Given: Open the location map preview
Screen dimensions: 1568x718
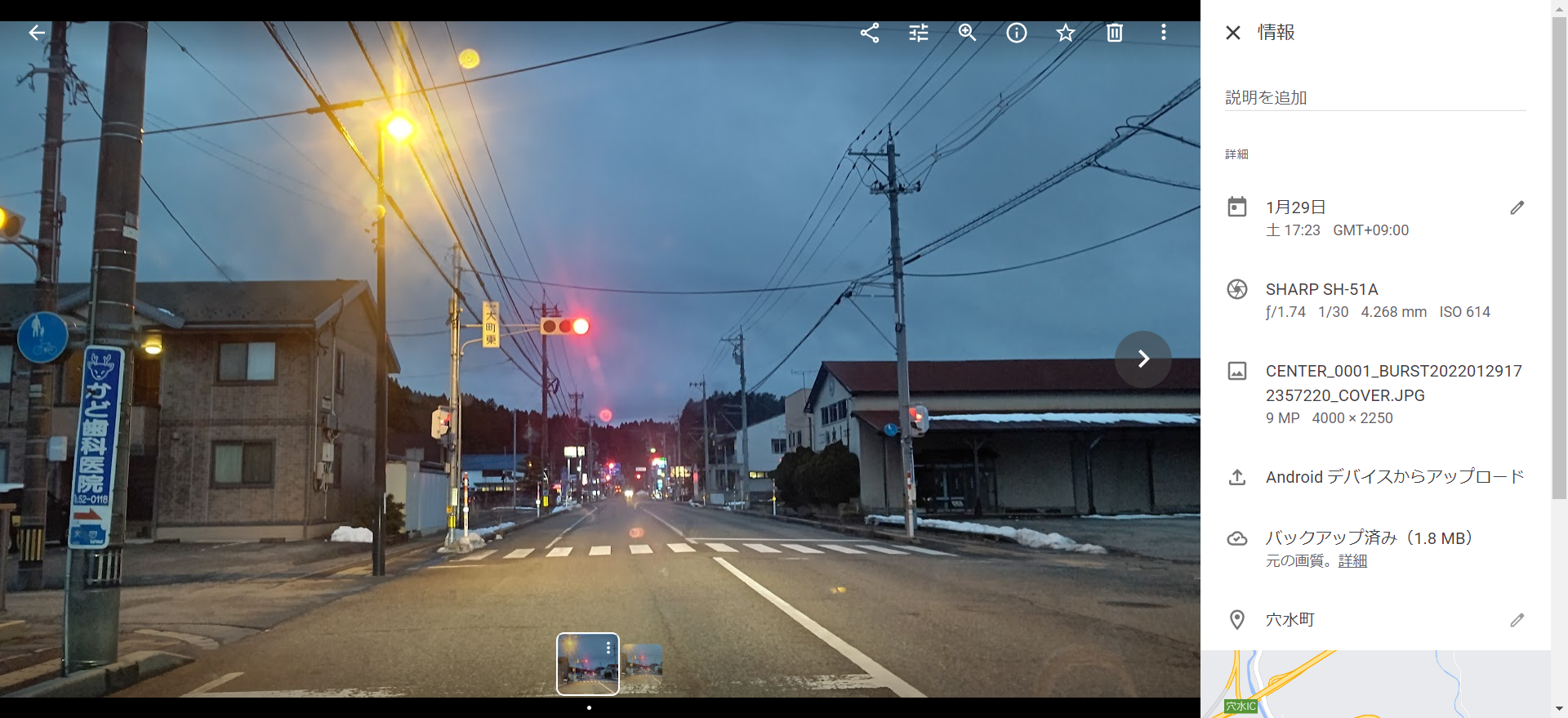Looking at the screenshot, I should [1374, 685].
